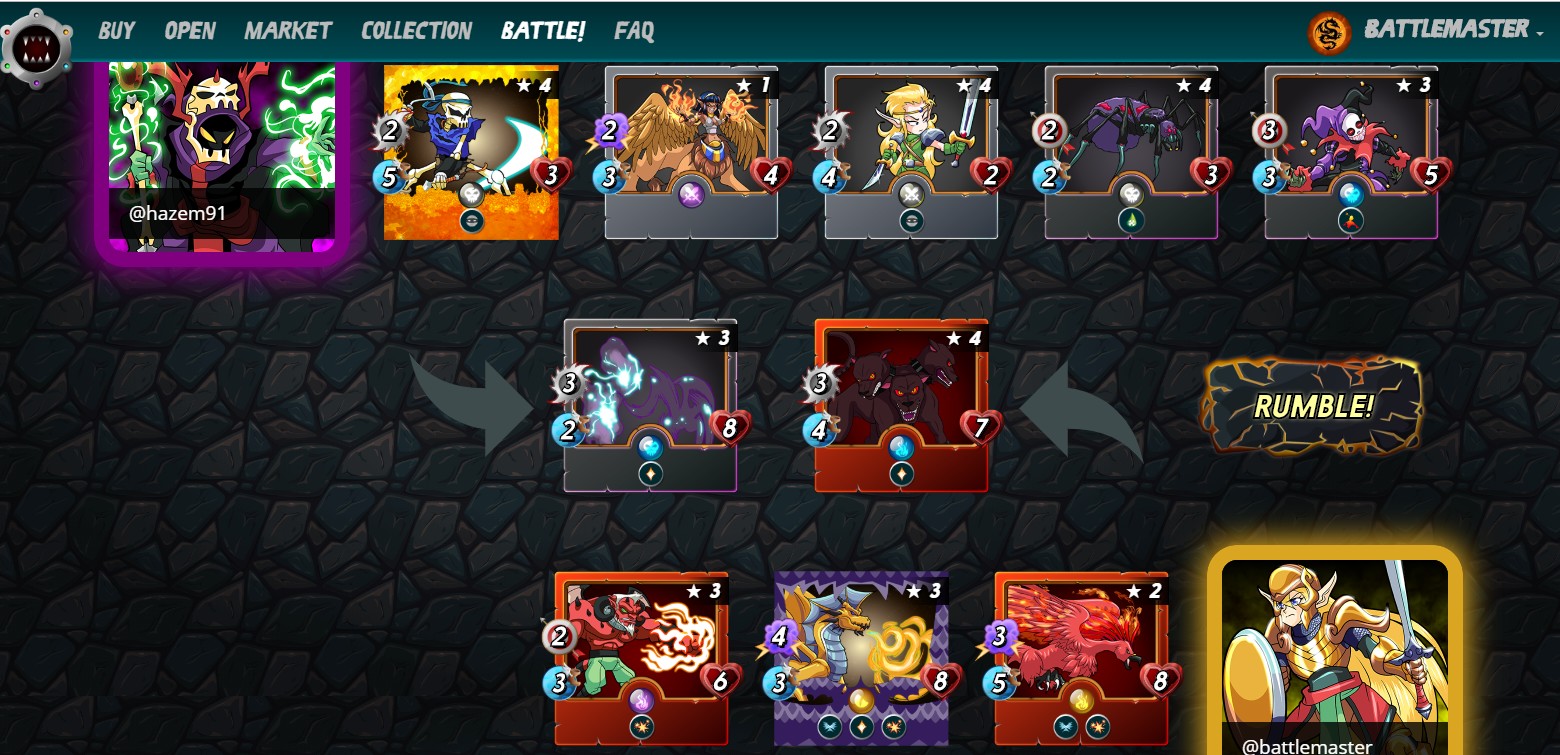Open the MARKET menu
Image resolution: width=1560 pixels, height=755 pixels.
click(x=288, y=31)
